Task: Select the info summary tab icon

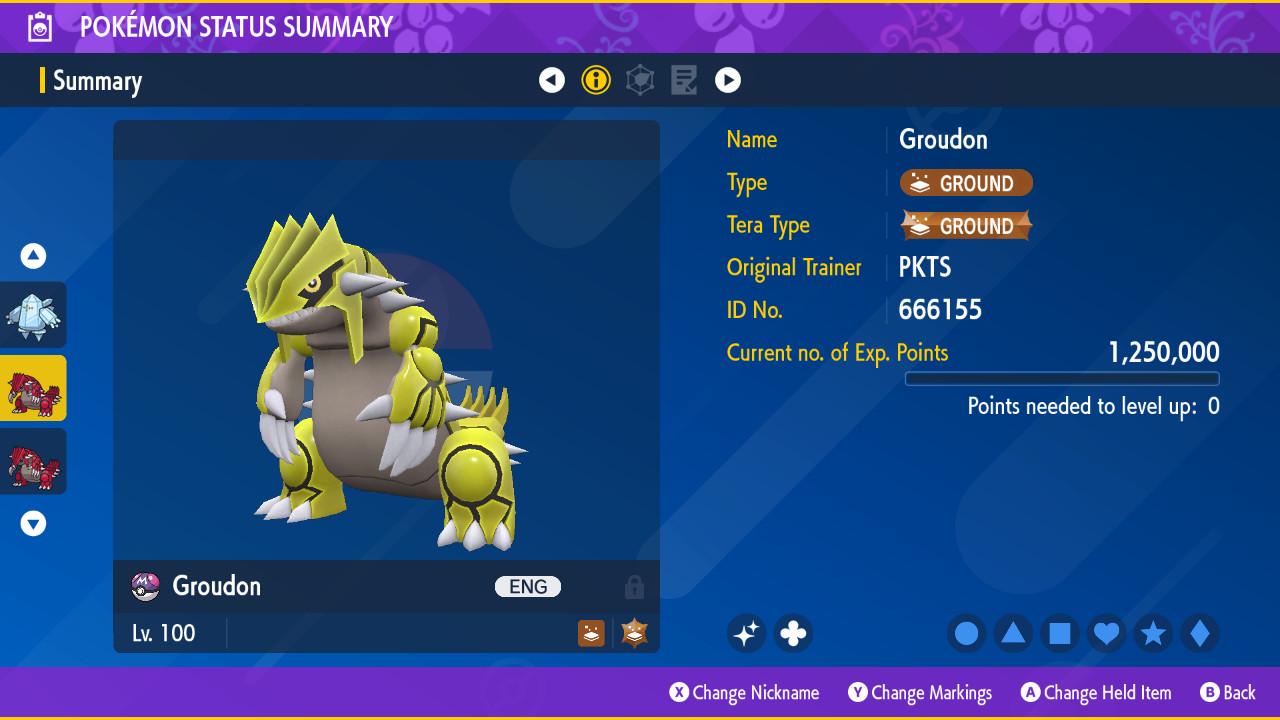Action: pos(596,80)
